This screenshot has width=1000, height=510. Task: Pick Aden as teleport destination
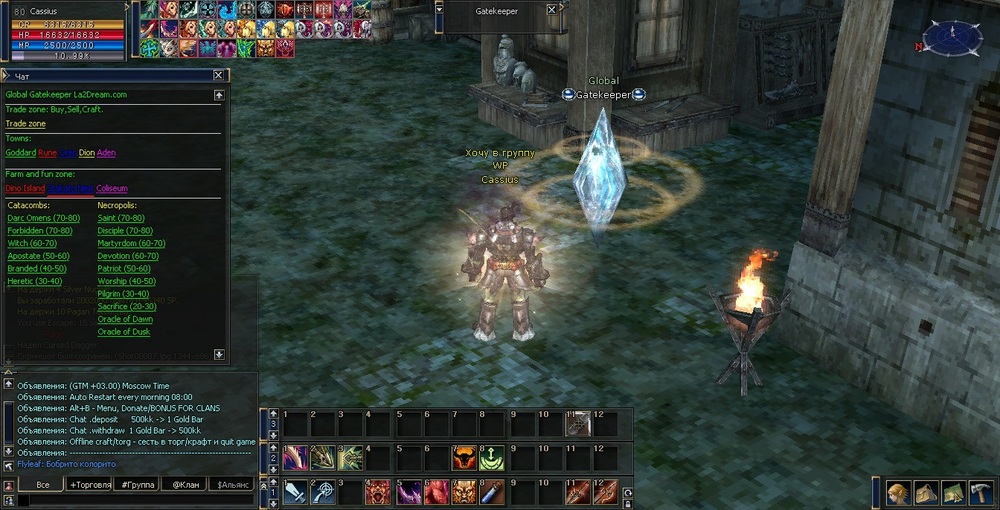106,153
